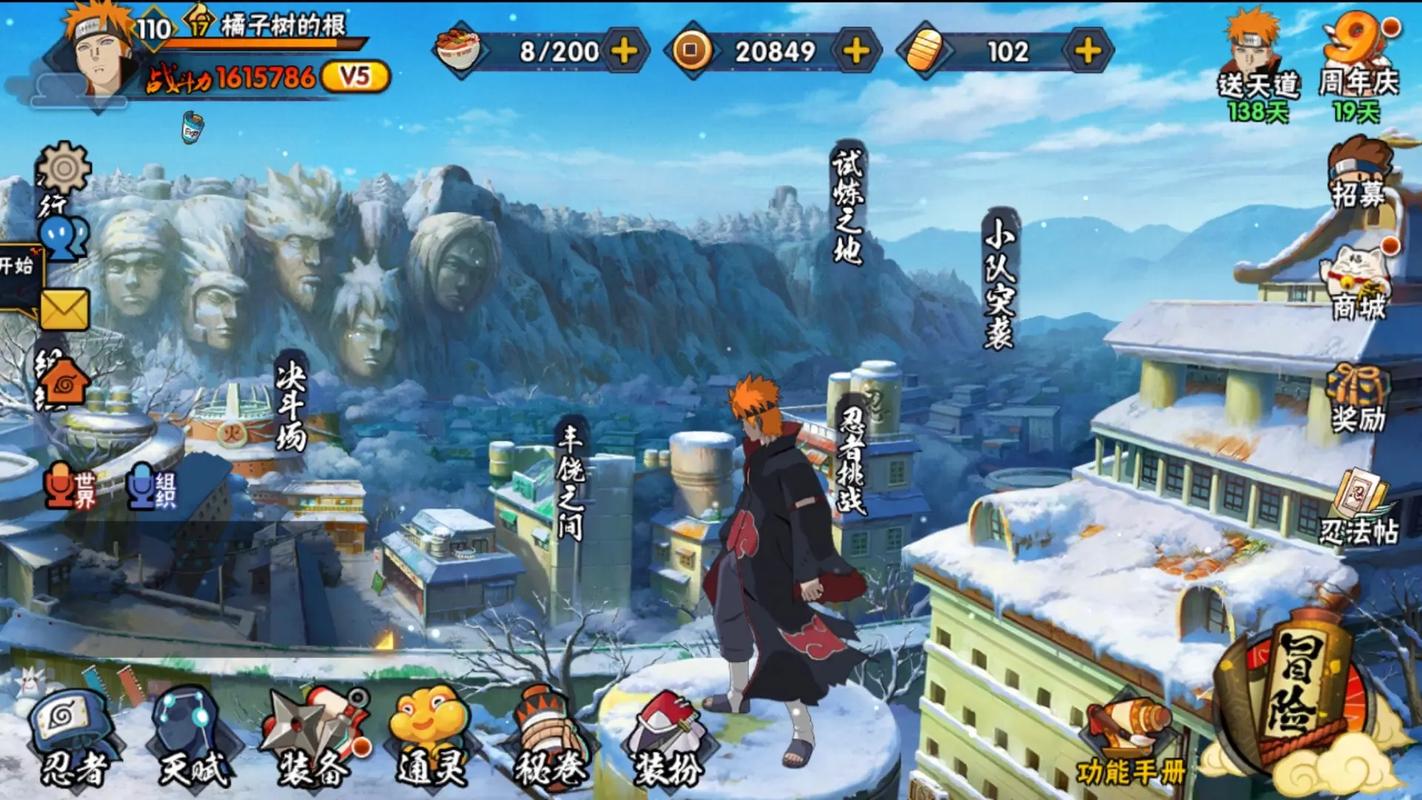Add copper coins with plus button
Viewport: 1422px width, 800px height.
pos(856,51)
